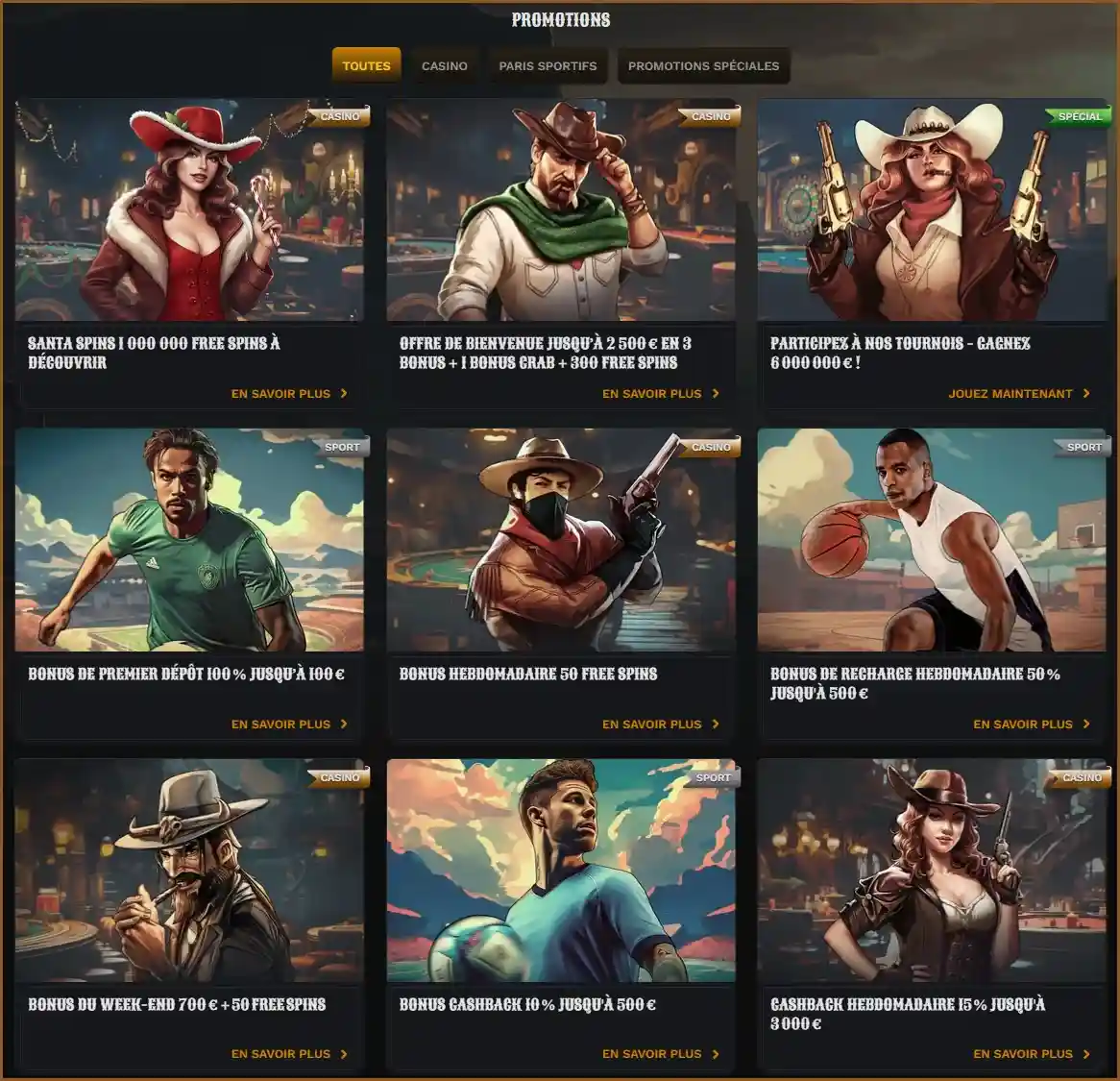The width and height of the screenshot is (1120, 1081).
Task: Learn more about Bonus Cashback 10%
Action: tap(661, 1053)
